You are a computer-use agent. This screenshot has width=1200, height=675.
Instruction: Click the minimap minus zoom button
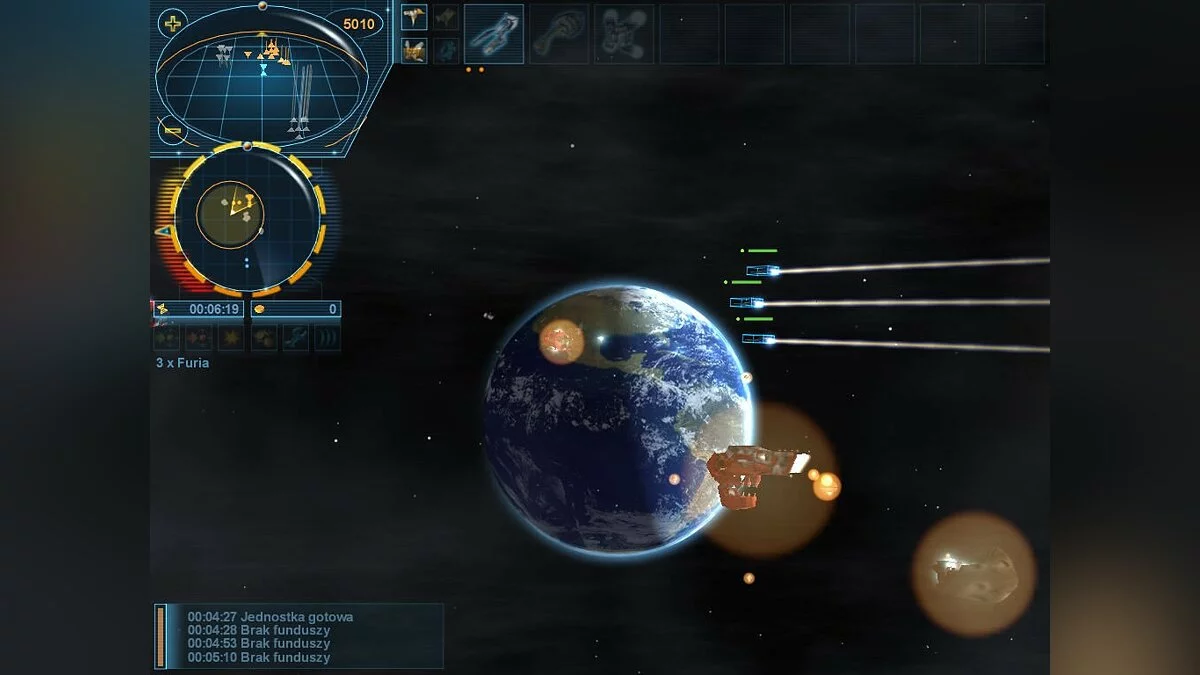172,130
